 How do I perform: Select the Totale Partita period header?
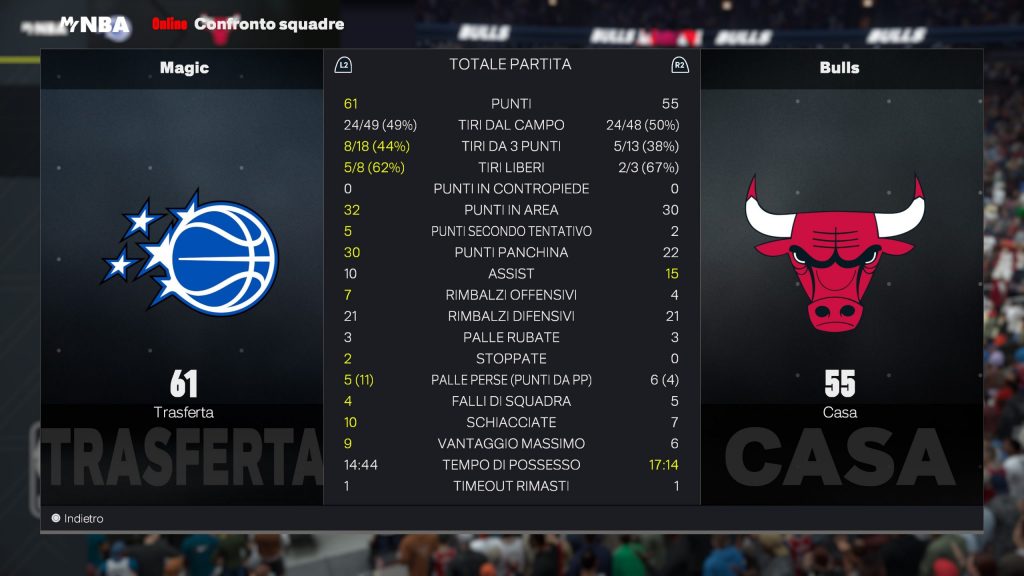point(510,65)
